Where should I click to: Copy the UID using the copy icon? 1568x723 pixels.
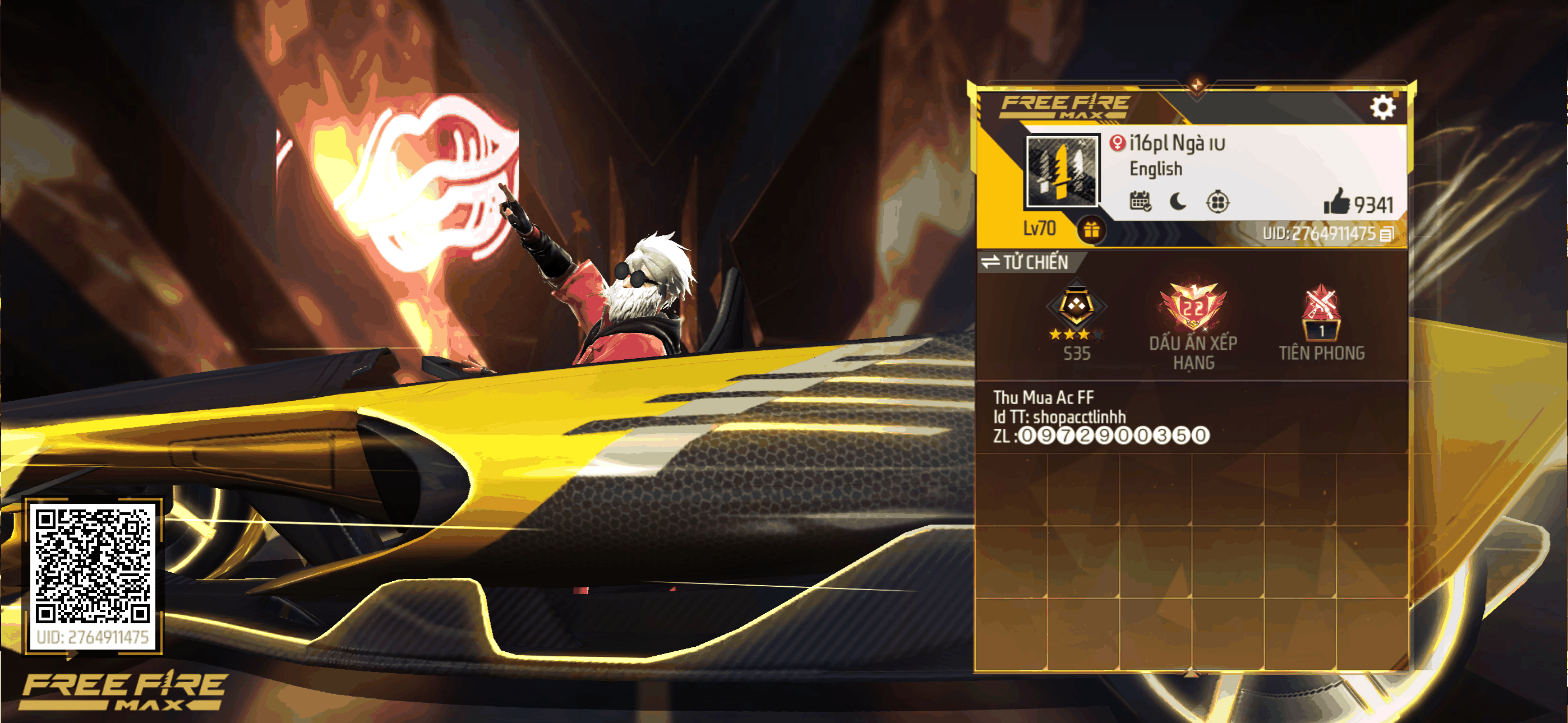click(1387, 234)
